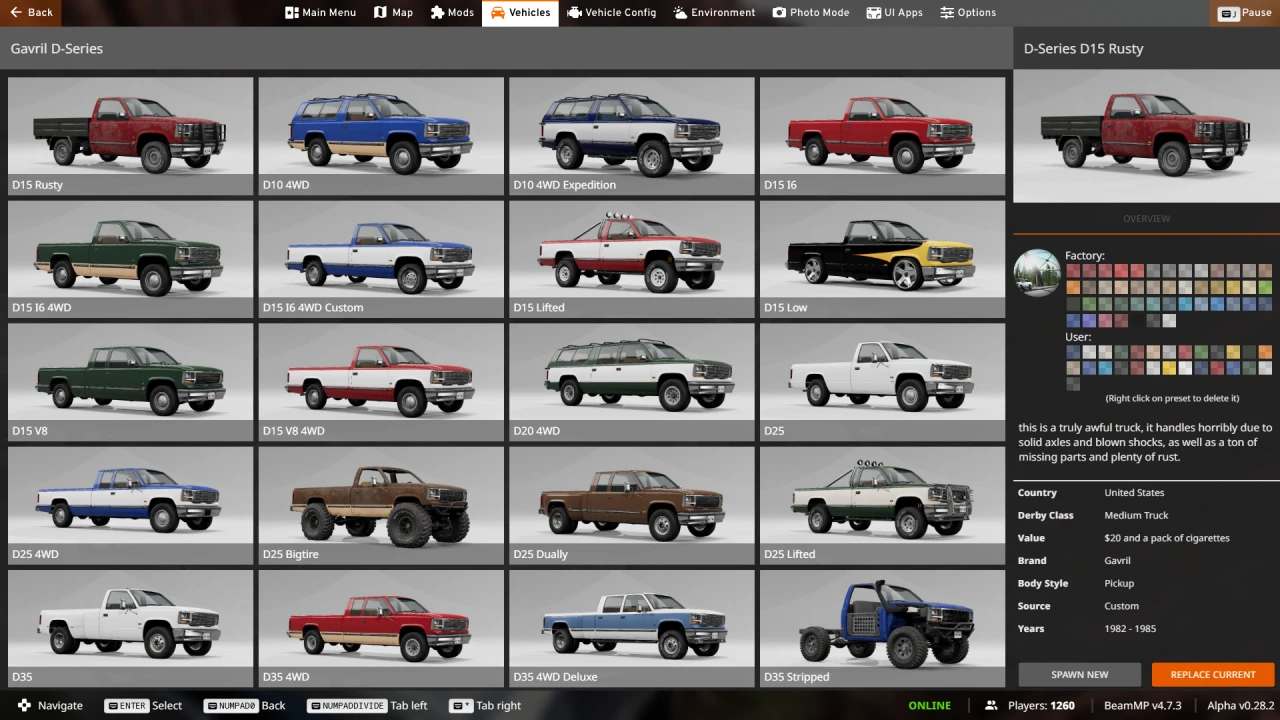Enter Photo Mode
Viewport: 1280px width, 720px height.
(x=811, y=13)
